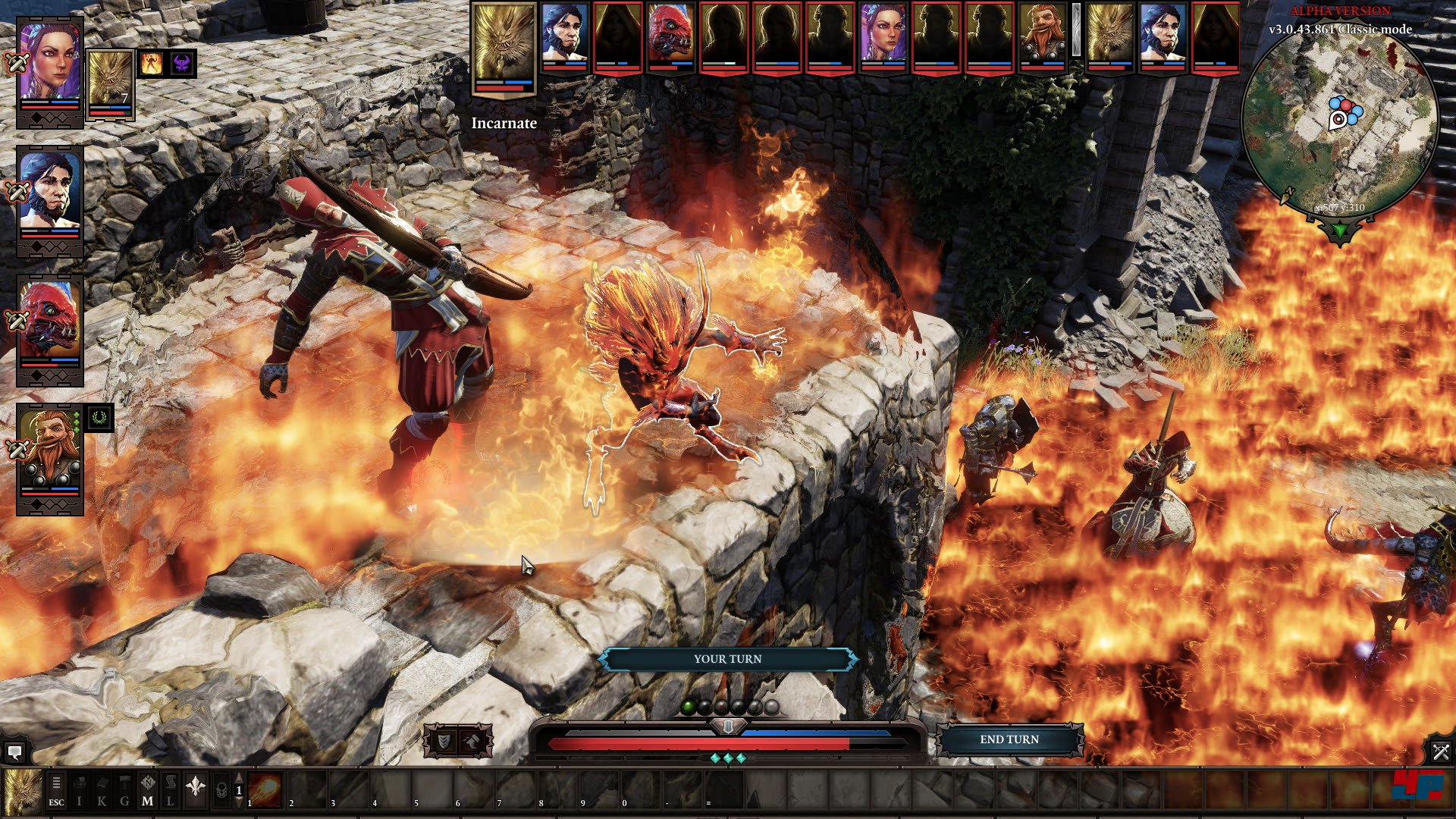This screenshot has height=819, width=1456.
Task: Open the ESC game menu
Action: [56, 790]
